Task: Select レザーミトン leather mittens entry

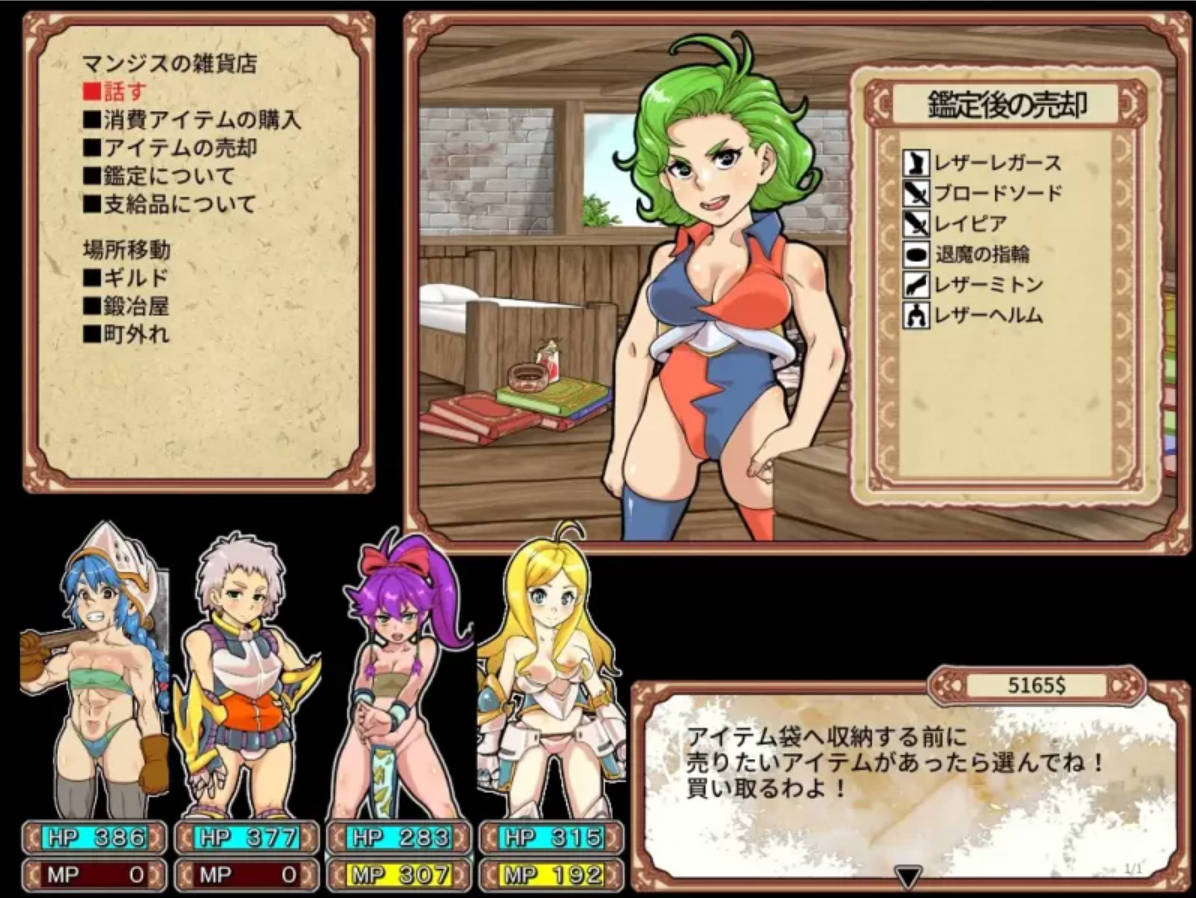Action: [x=974, y=285]
